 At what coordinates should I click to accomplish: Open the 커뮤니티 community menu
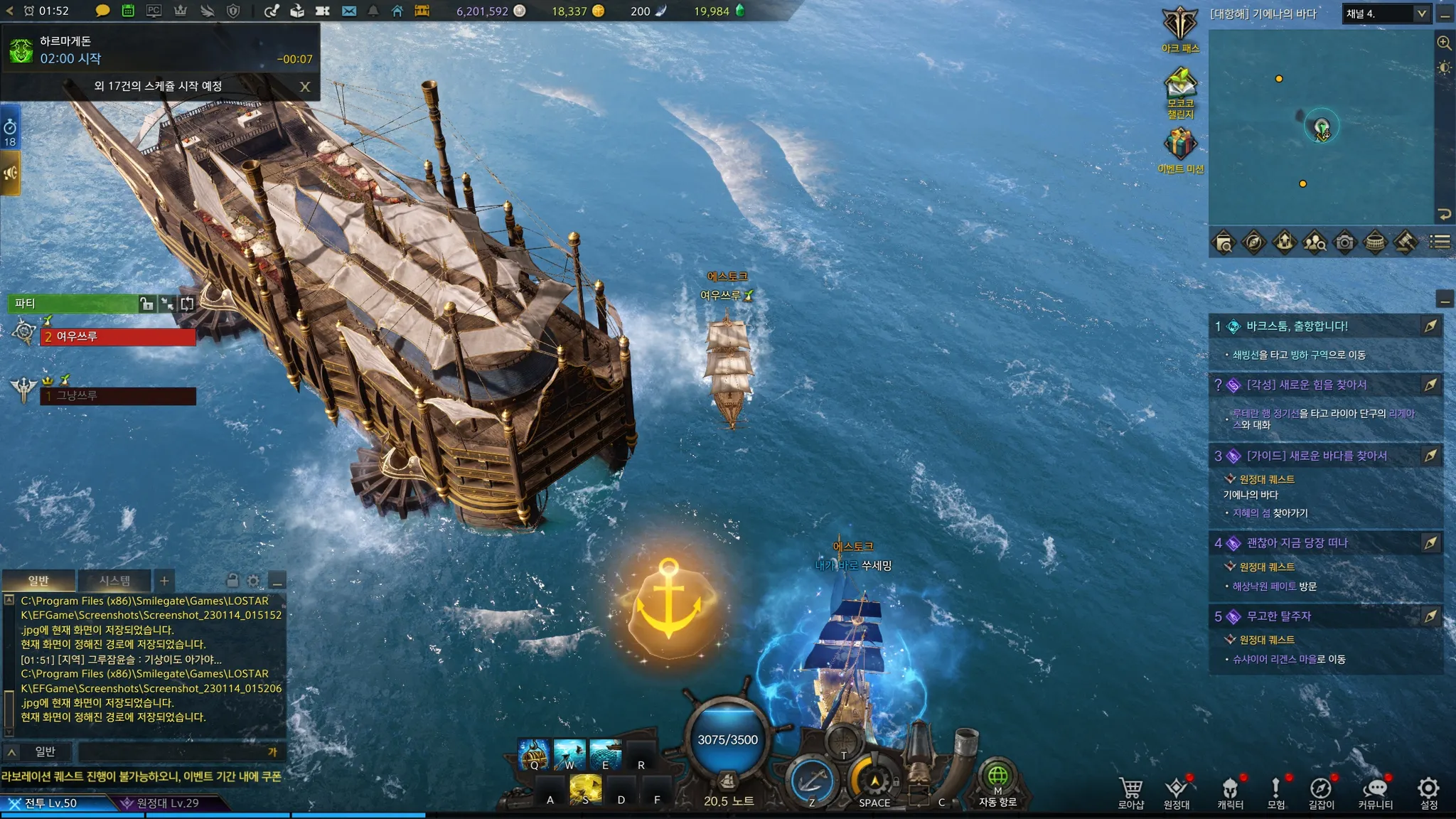1375,791
